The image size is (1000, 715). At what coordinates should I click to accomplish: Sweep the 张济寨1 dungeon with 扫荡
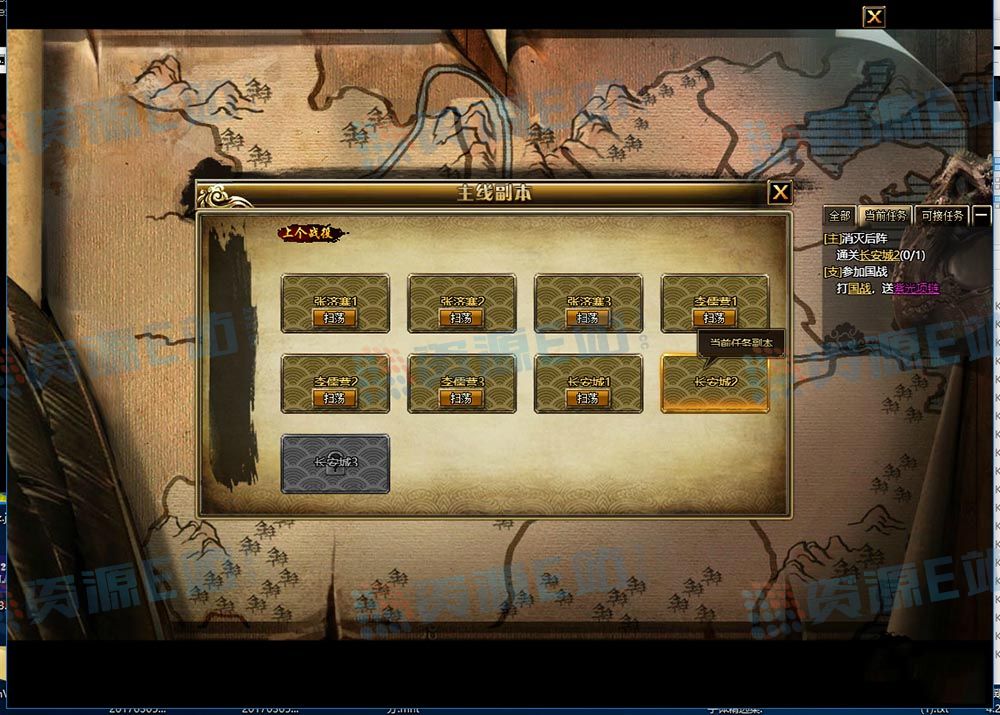(x=334, y=318)
